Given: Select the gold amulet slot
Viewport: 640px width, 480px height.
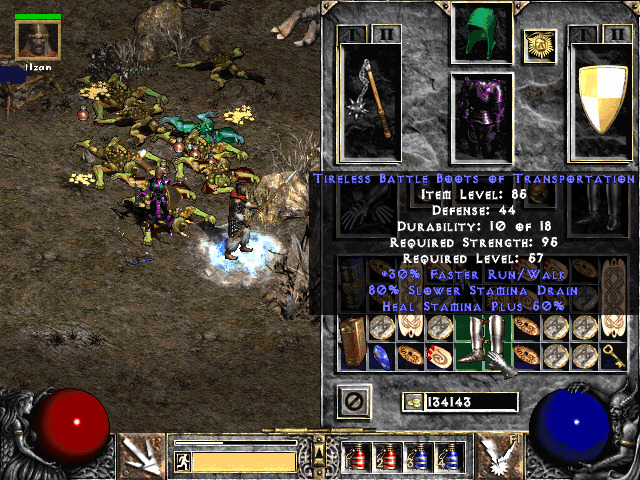Looking at the screenshot, I should (x=539, y=44).
